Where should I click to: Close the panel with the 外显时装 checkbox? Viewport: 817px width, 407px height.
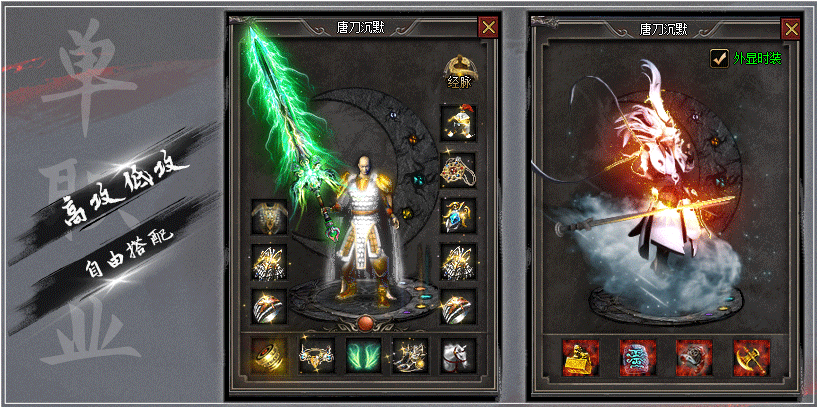(790, 27)
